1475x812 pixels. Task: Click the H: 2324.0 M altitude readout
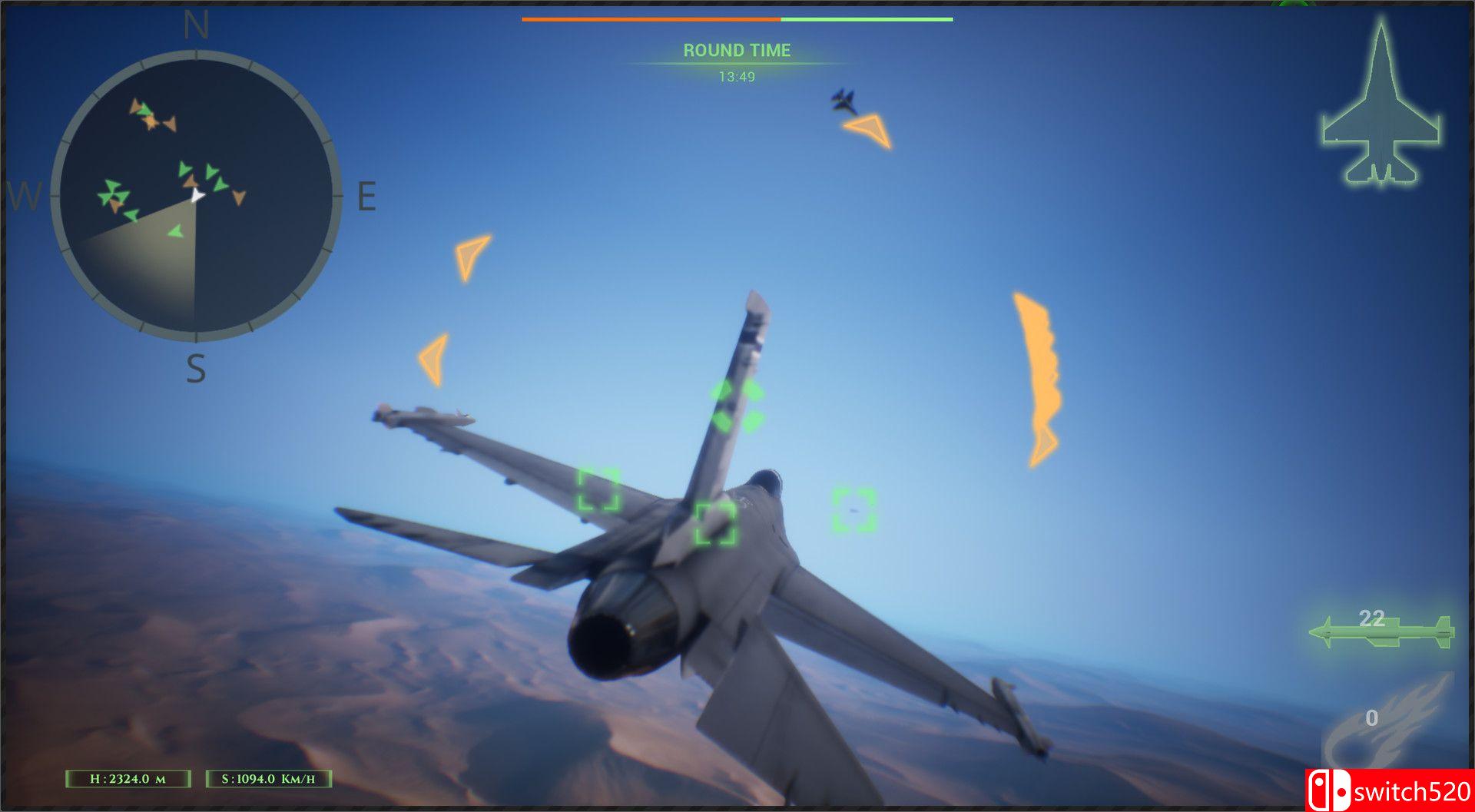coord(127,777)
